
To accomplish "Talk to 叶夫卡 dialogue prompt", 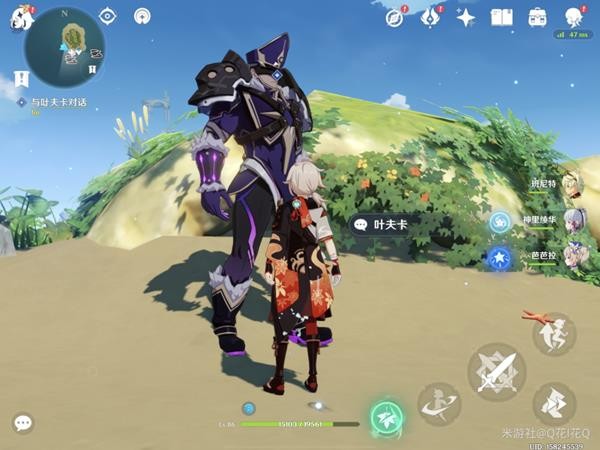I will click(x=381, y=225).
